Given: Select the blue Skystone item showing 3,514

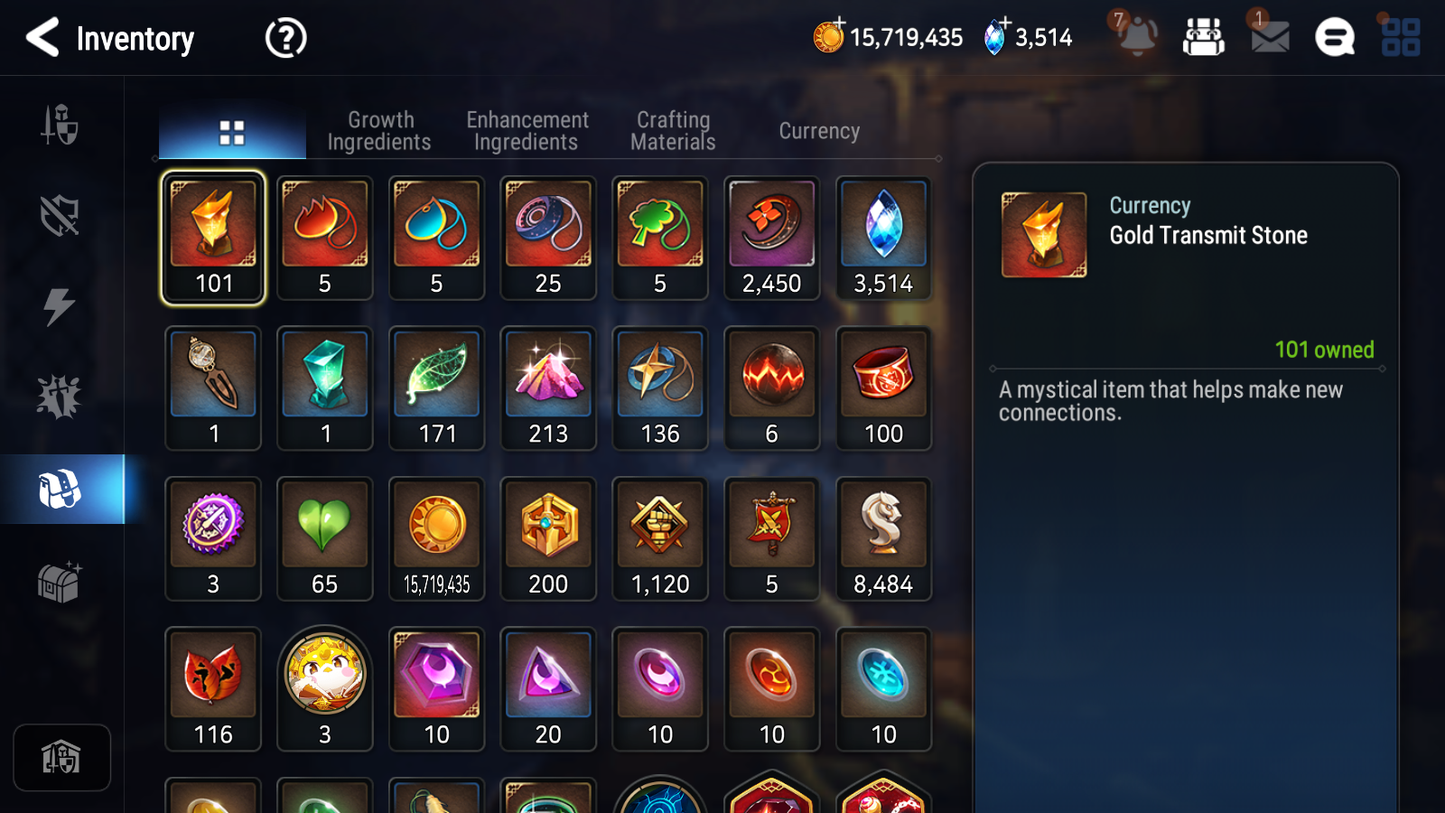Looking at the screenshot, I should pyautogui.click(x=884, y=237).
